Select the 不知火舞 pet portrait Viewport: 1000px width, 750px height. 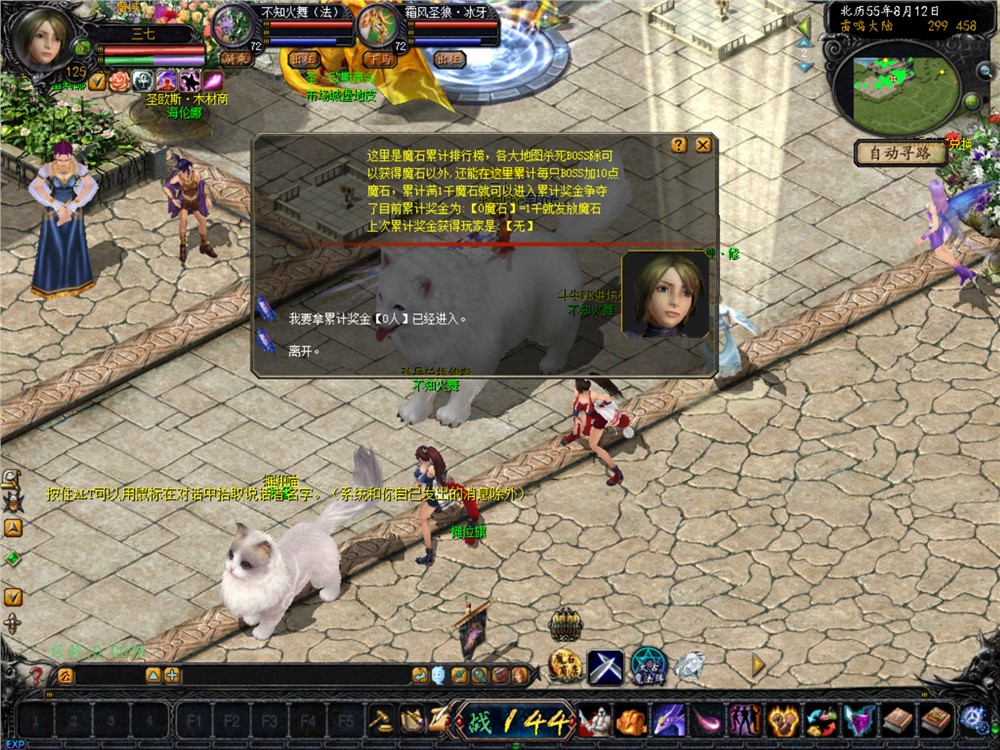(235, 24)
